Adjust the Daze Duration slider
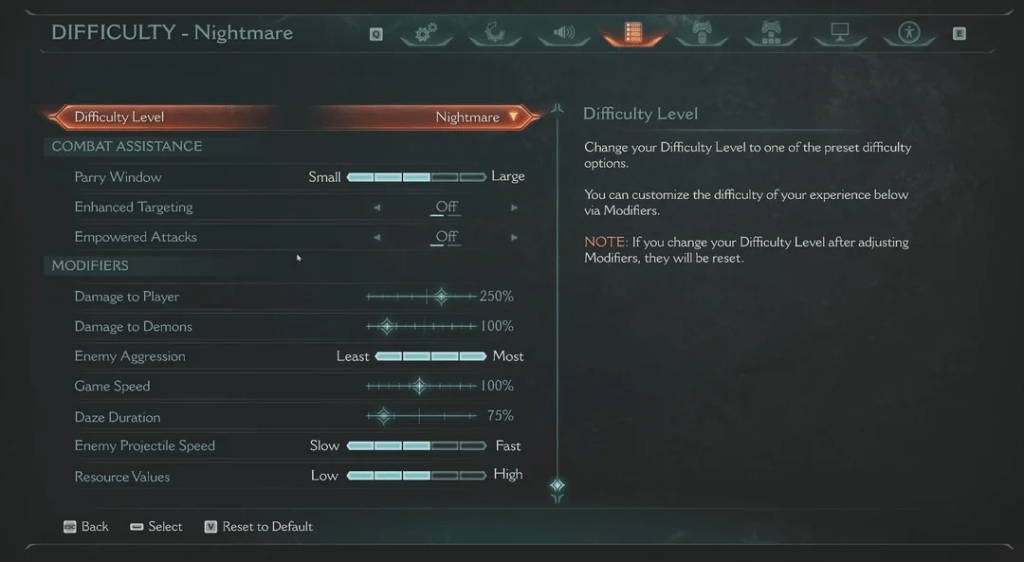 pos(383,416)
